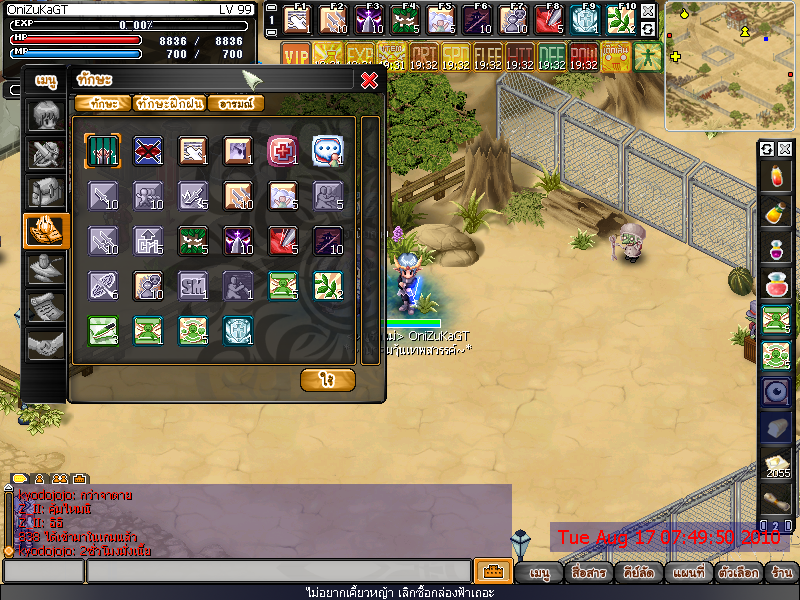Open the อารมณ์ tab
The image size is (800, 600).
(236, 103)
